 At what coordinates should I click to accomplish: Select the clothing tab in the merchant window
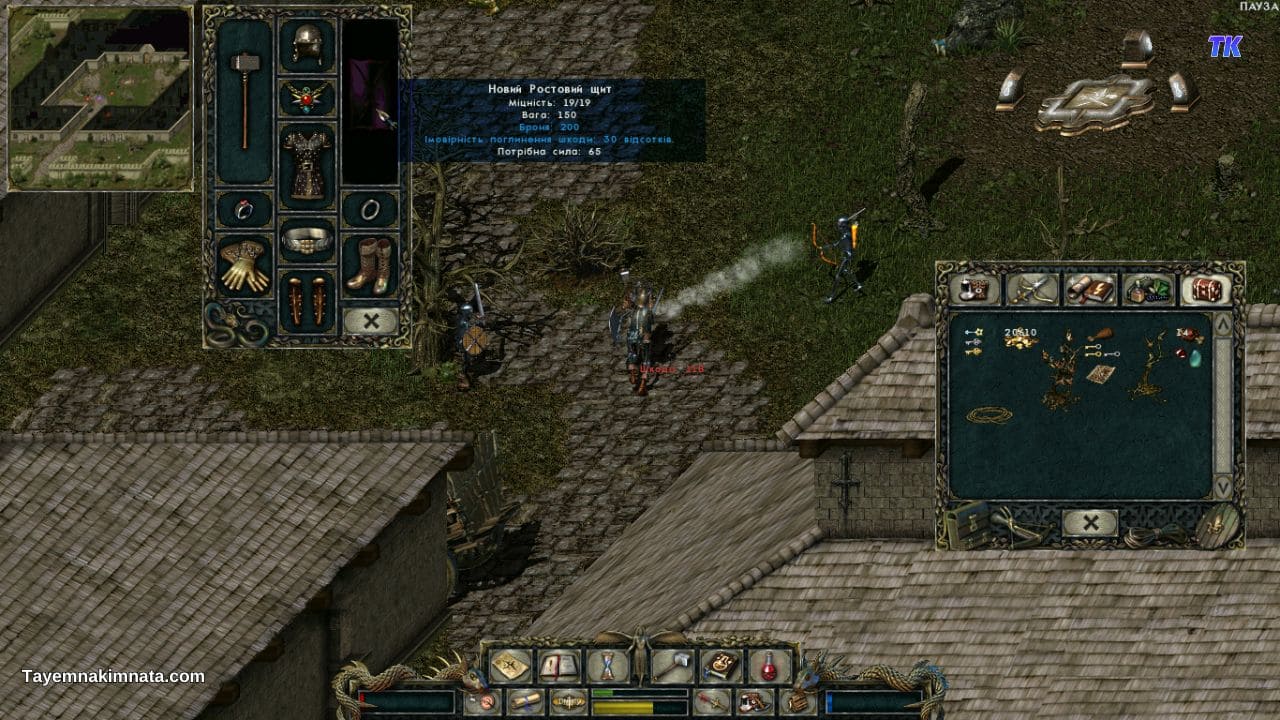point(975,291)
